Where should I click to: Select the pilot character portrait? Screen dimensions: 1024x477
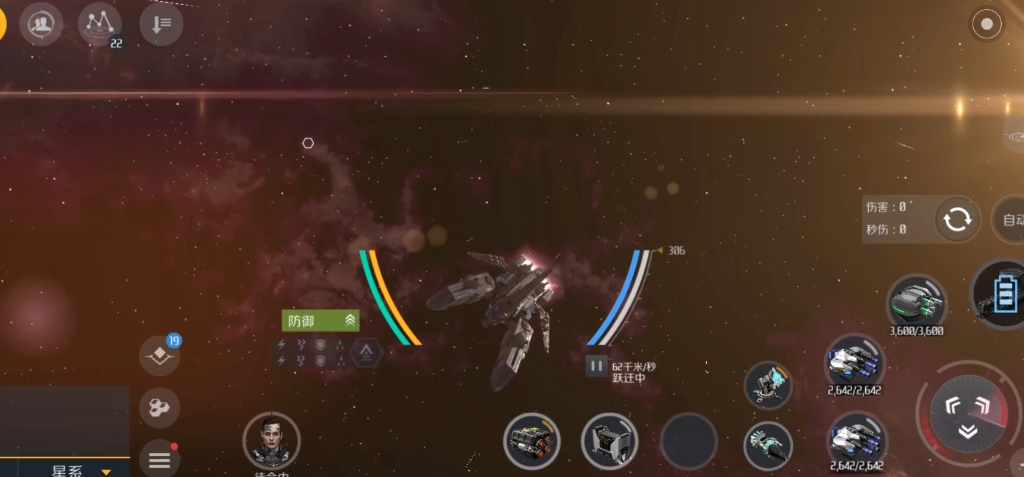(271, 440)
